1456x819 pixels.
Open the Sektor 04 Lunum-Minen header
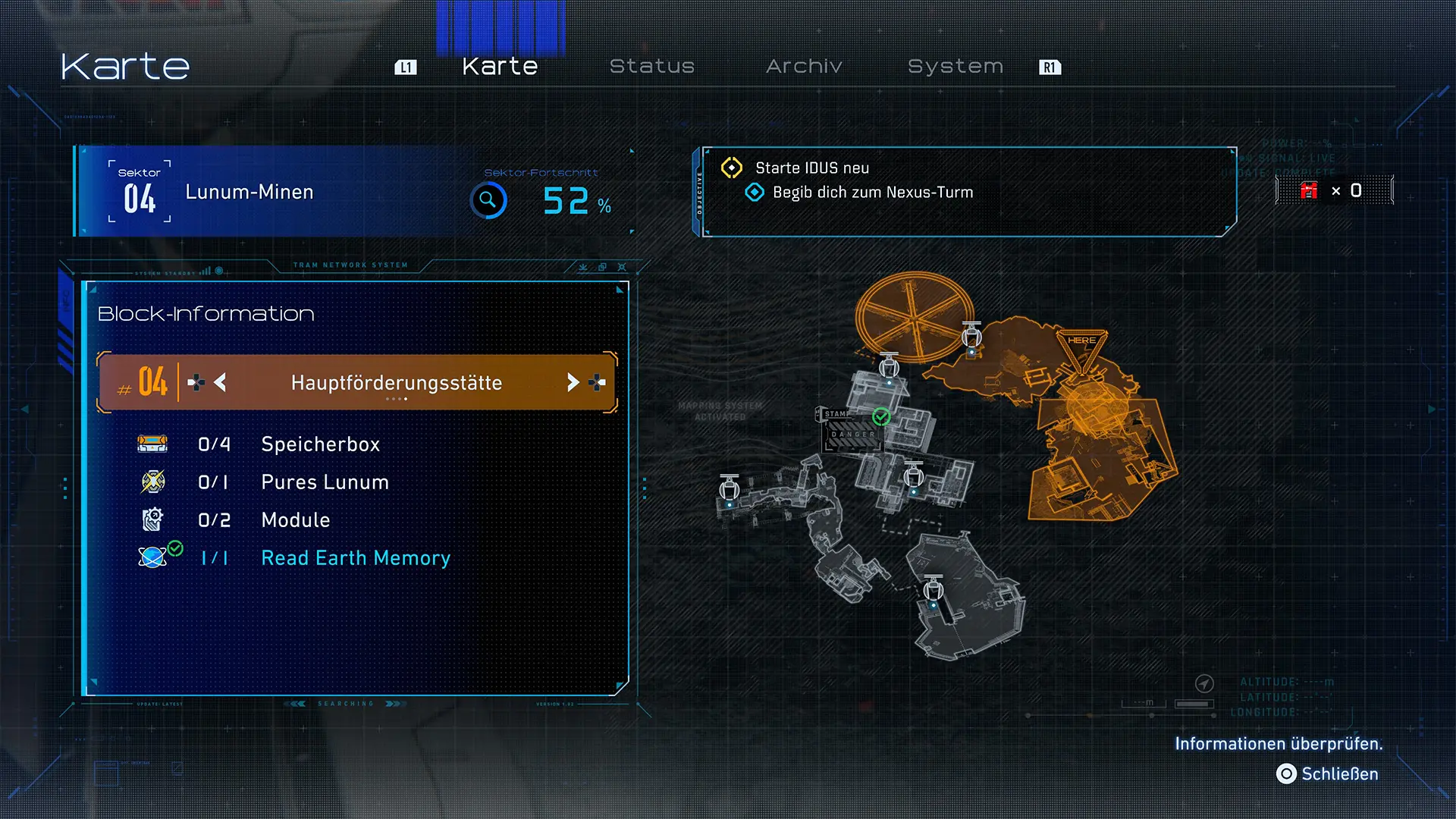tap(249, 192)
